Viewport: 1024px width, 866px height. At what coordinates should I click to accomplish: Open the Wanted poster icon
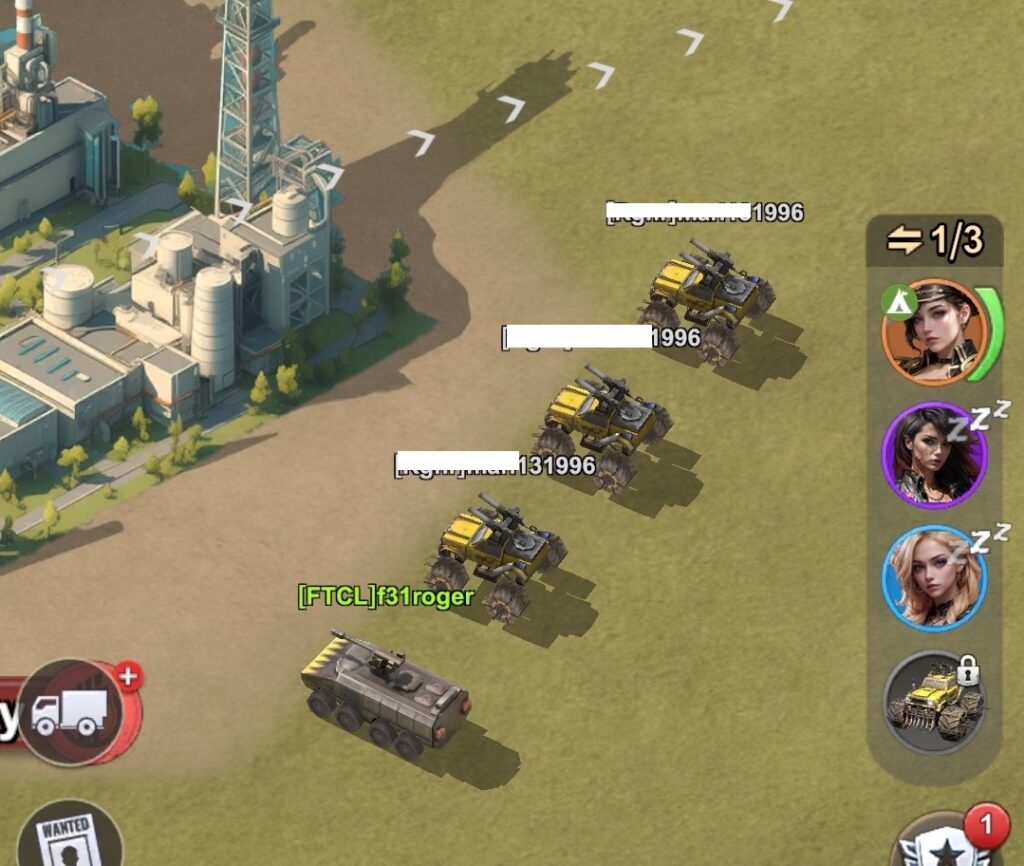coord(67,838)
